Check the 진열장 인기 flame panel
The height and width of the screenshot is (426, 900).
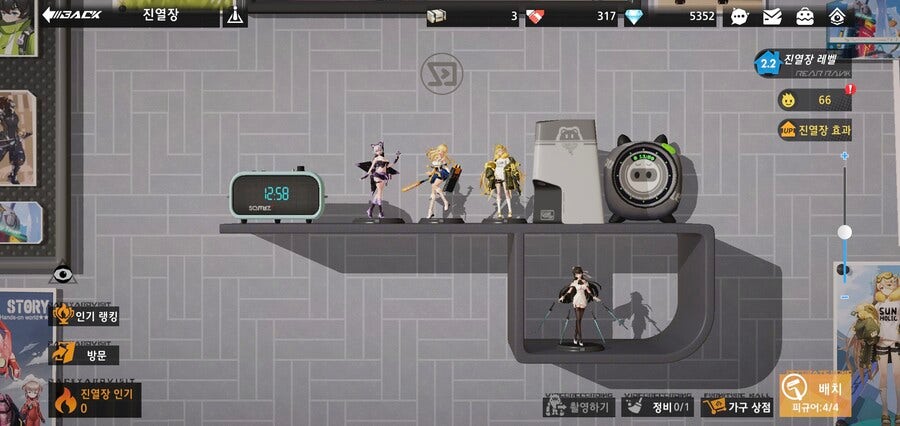pyautogui.click(x=96, y=401)
